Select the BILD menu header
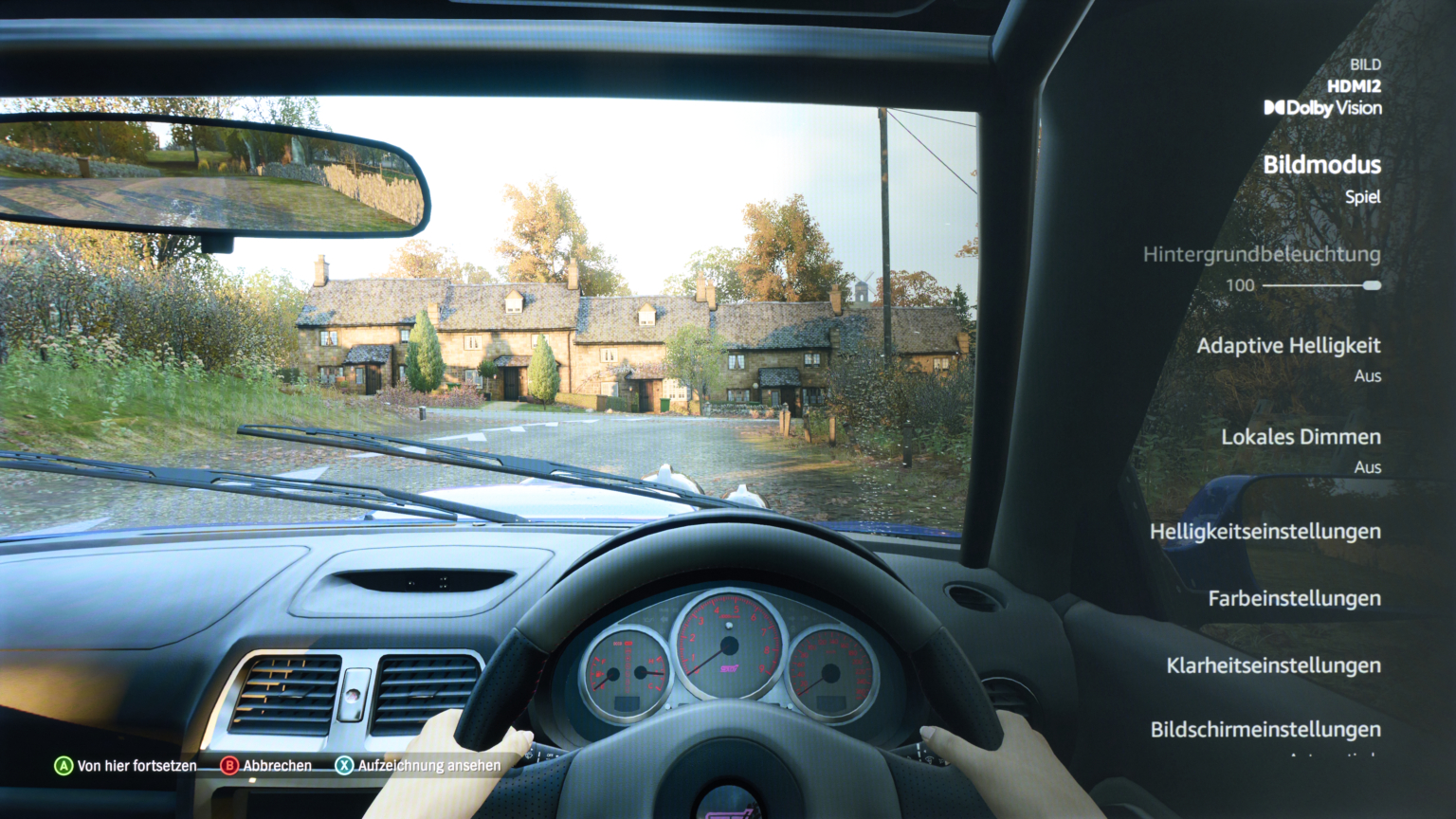This screenshot has width=1456, height=819. point(1365,64)
